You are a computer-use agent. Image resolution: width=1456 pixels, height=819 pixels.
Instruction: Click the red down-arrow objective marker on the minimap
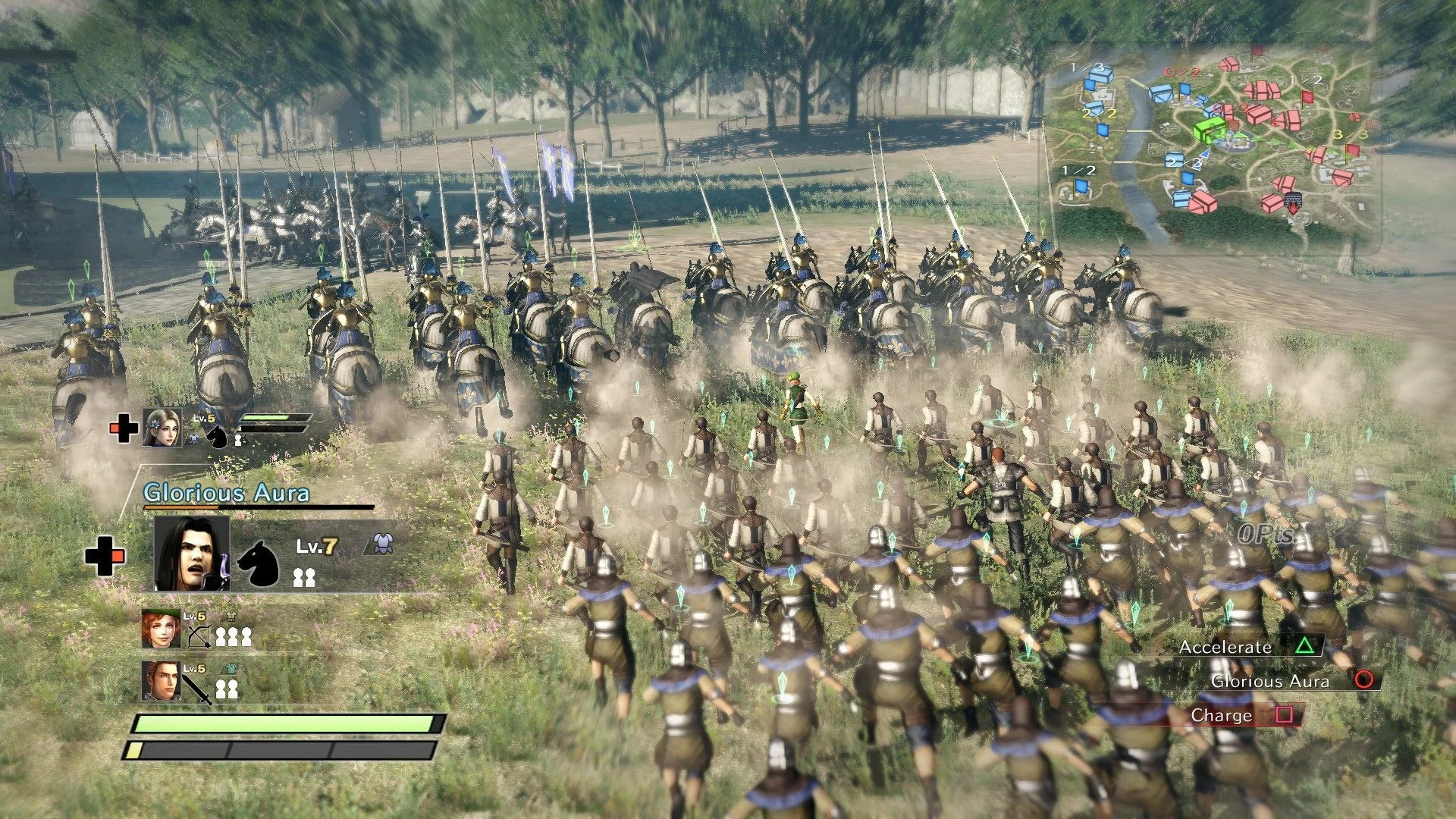[1294, 209]
